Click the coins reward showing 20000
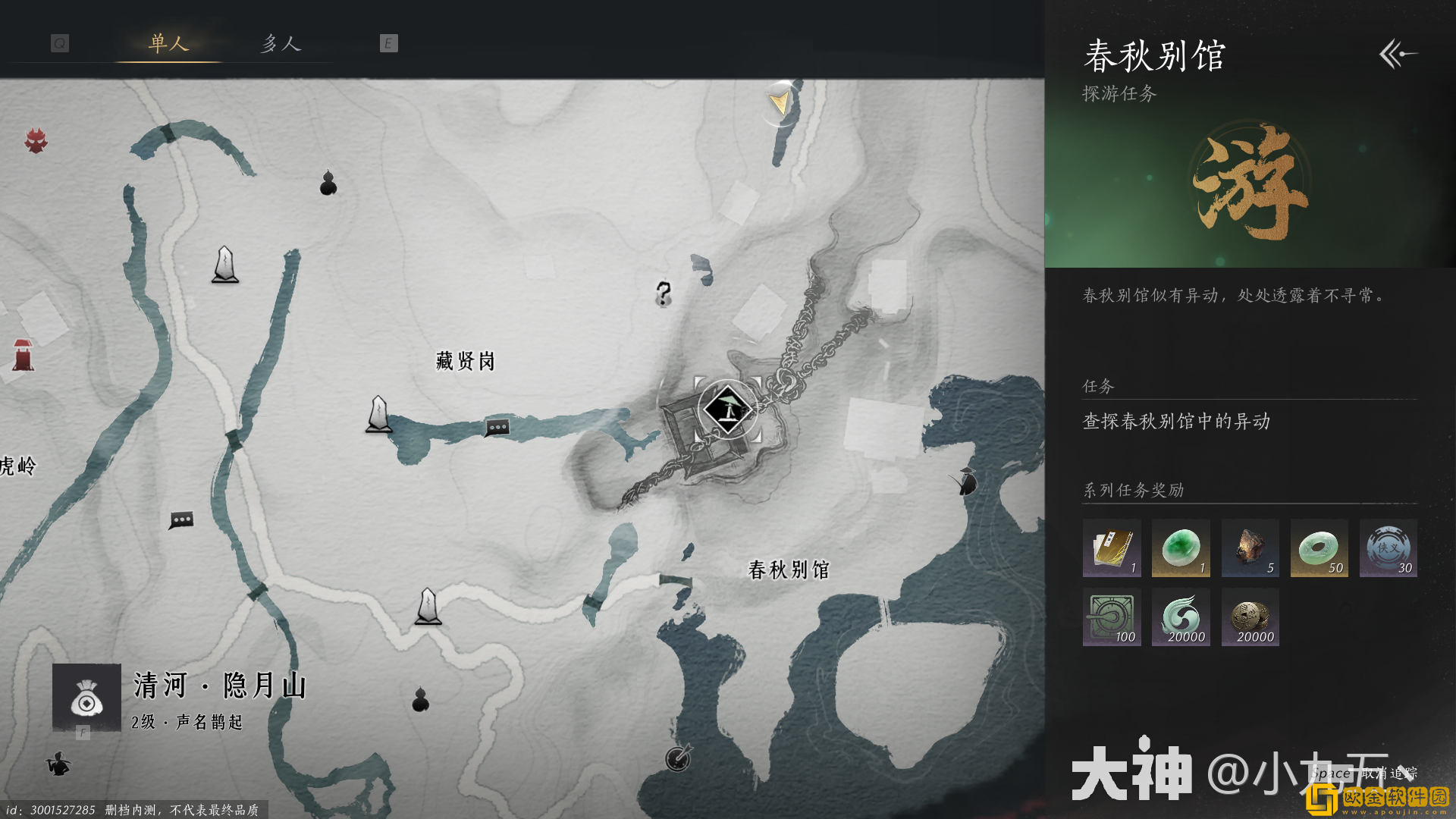1456x819 pixels. click(x=1250, y=617)
